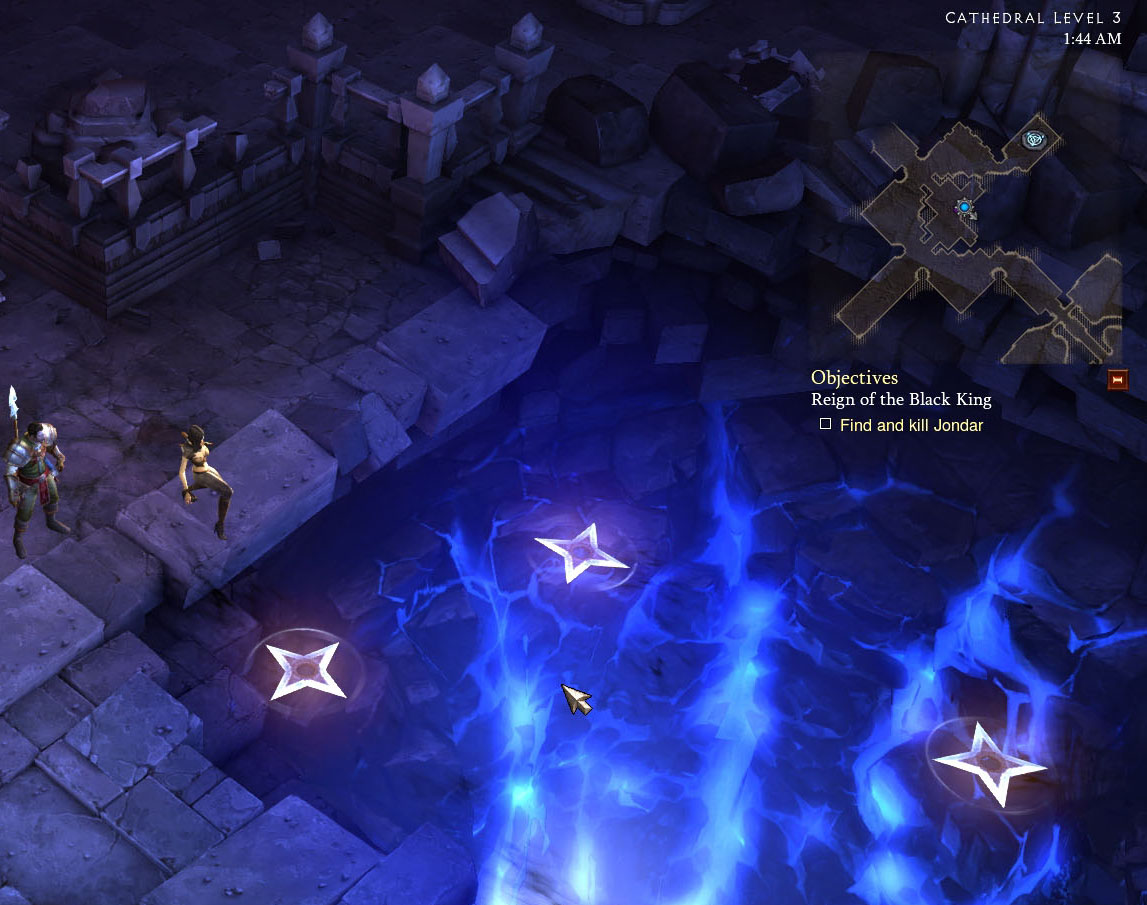Open the Reign of the Black King quest
The width and height of the screenshot is (1147, 905).
click(x=900, y=400)
